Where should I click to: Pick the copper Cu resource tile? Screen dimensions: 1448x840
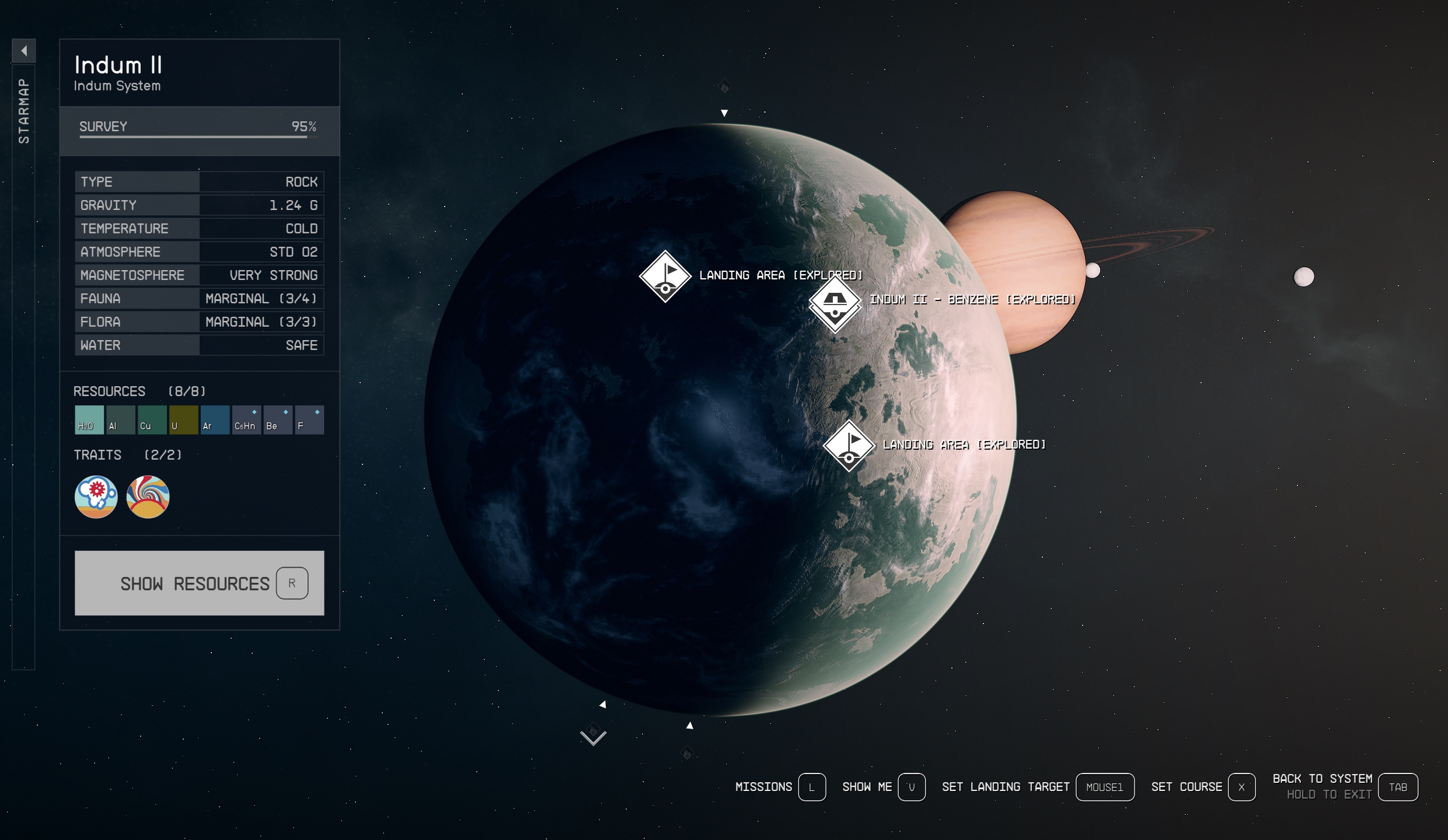[152, 420]
